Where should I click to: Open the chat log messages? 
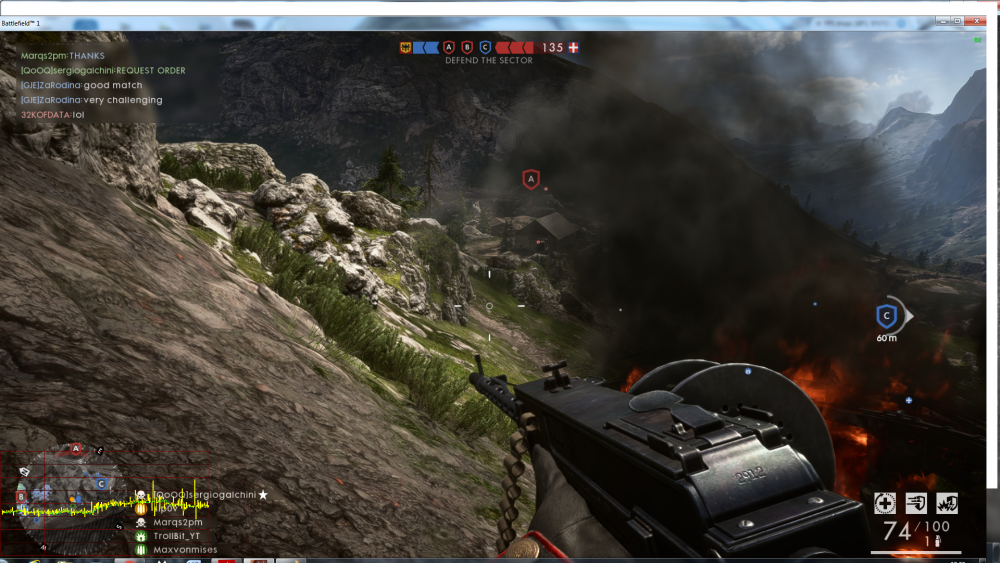(x=90, y=85)
